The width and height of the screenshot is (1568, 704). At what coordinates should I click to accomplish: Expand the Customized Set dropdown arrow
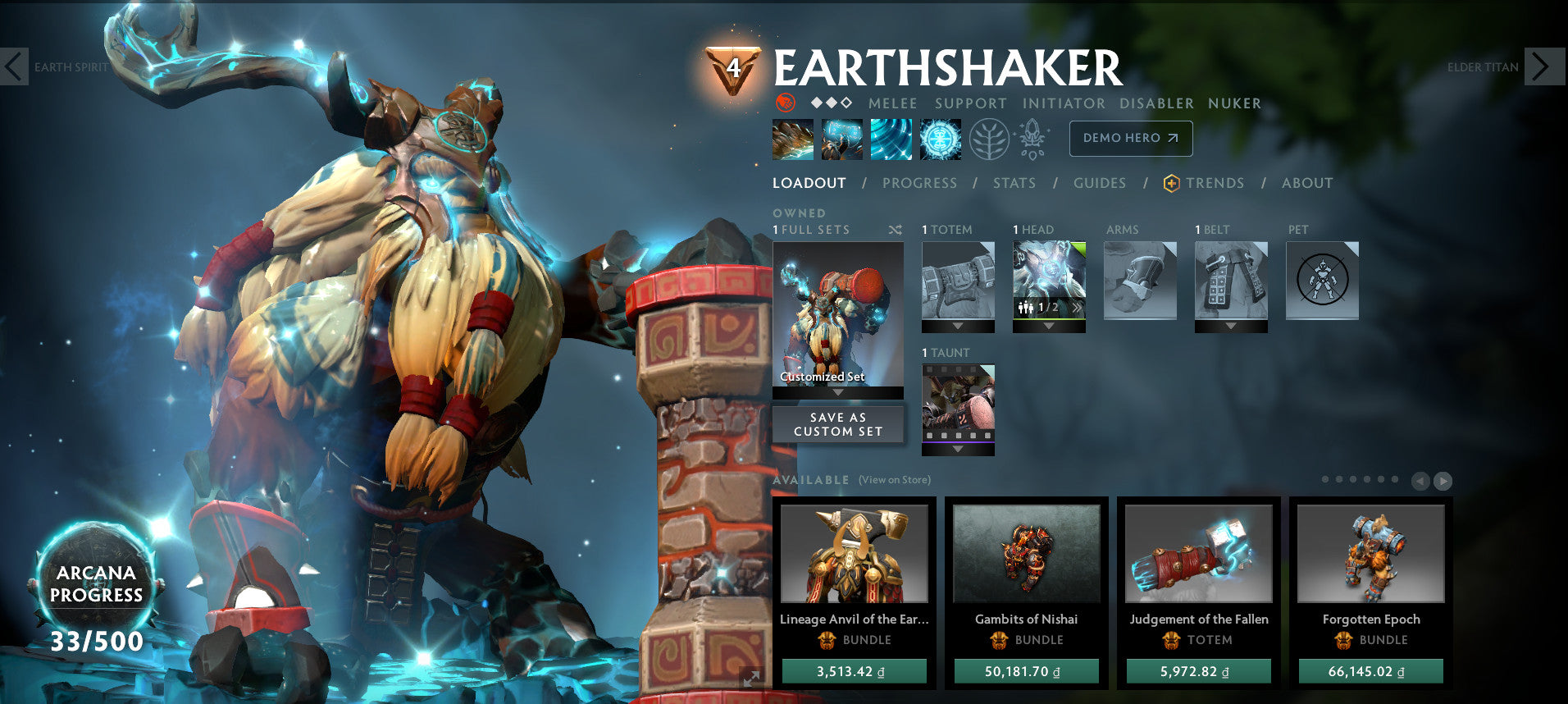click(x=837, y=392)
